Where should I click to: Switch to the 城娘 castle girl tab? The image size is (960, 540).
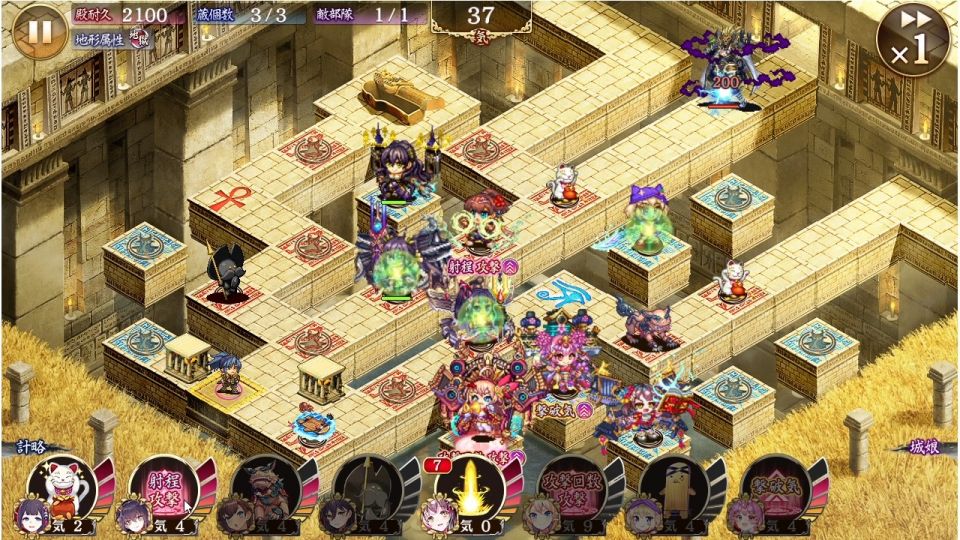(926, 447)
